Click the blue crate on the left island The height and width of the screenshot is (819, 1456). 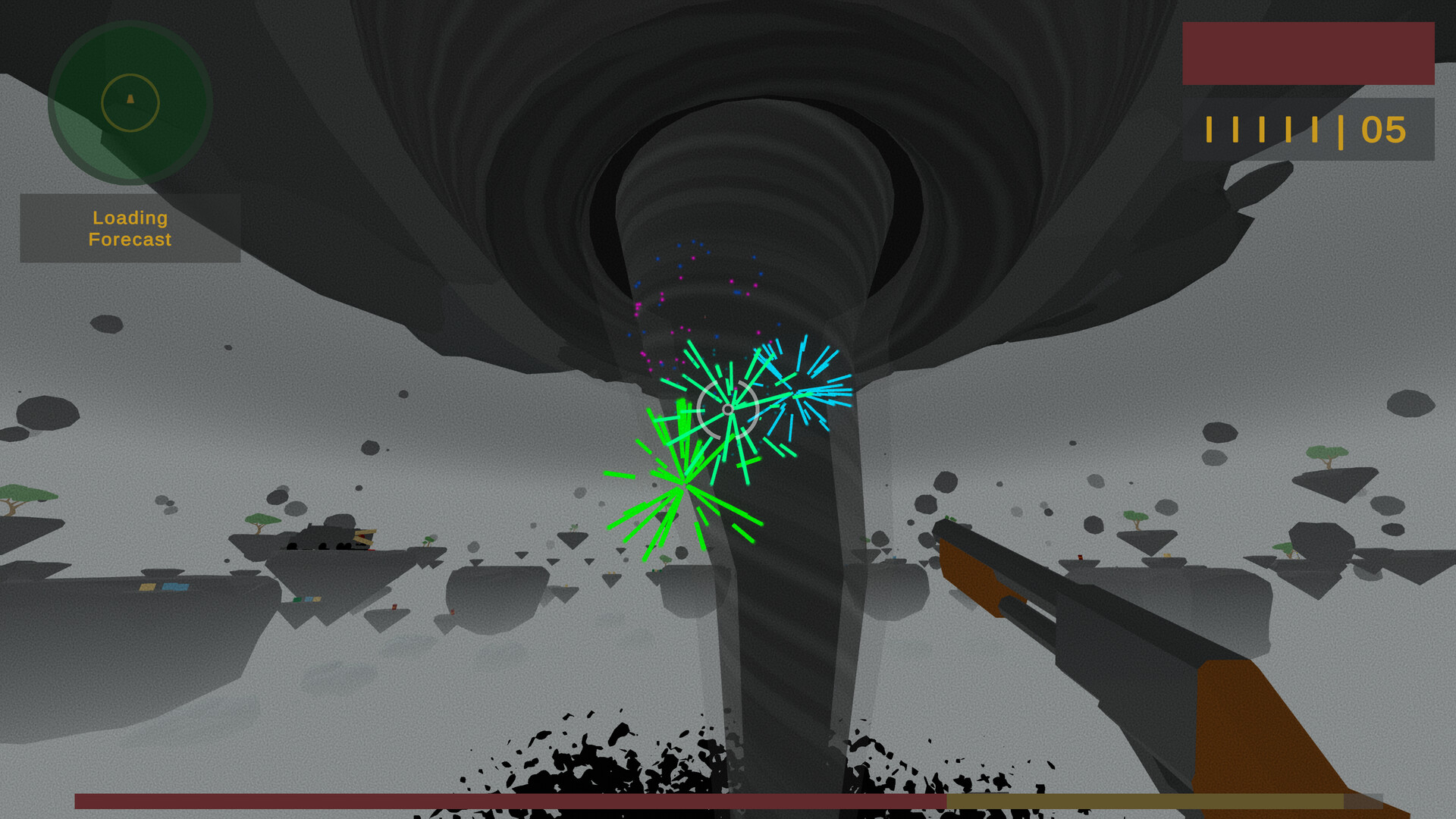175,587
